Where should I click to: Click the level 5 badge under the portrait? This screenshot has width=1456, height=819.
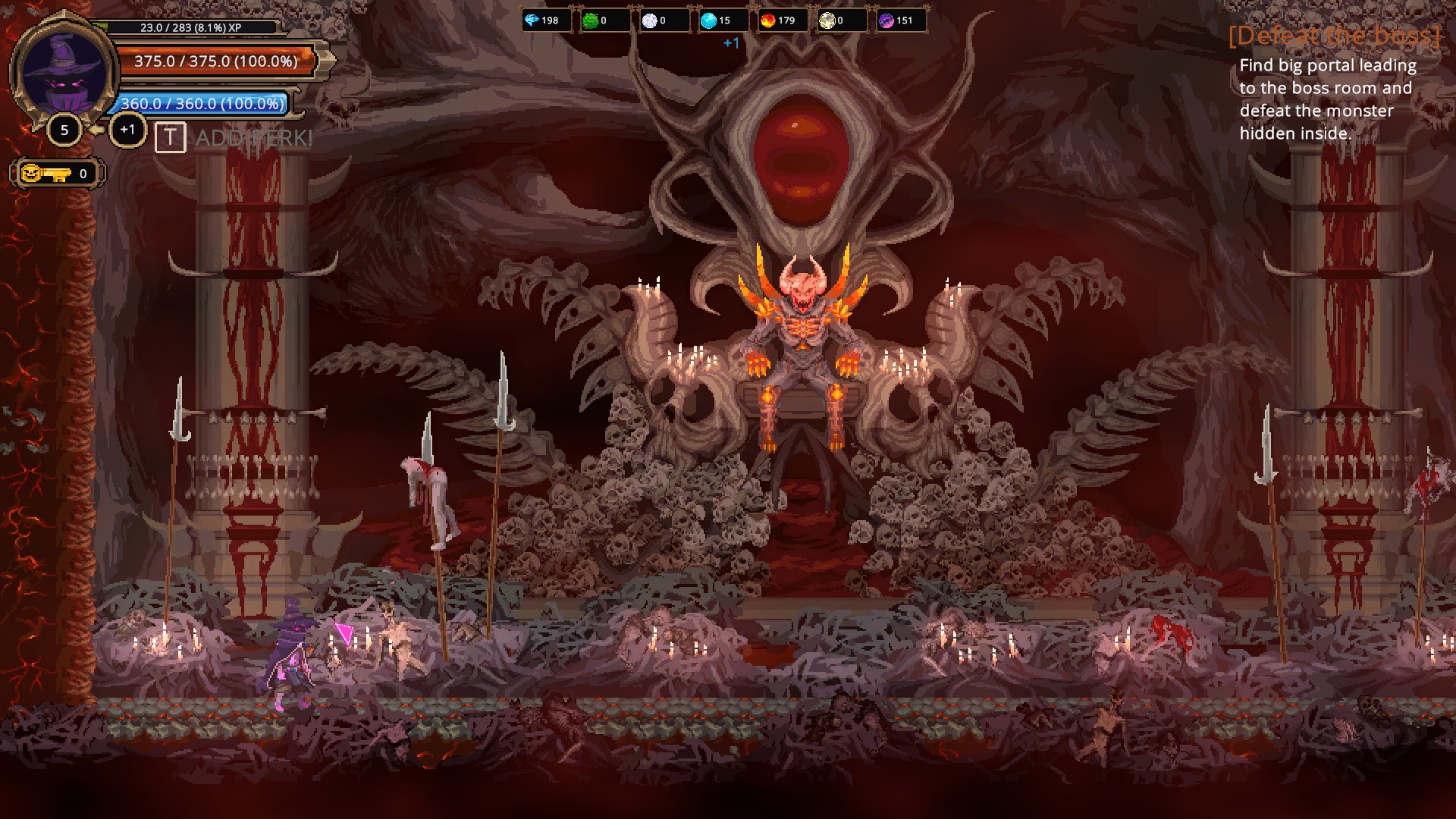point(65,129)
